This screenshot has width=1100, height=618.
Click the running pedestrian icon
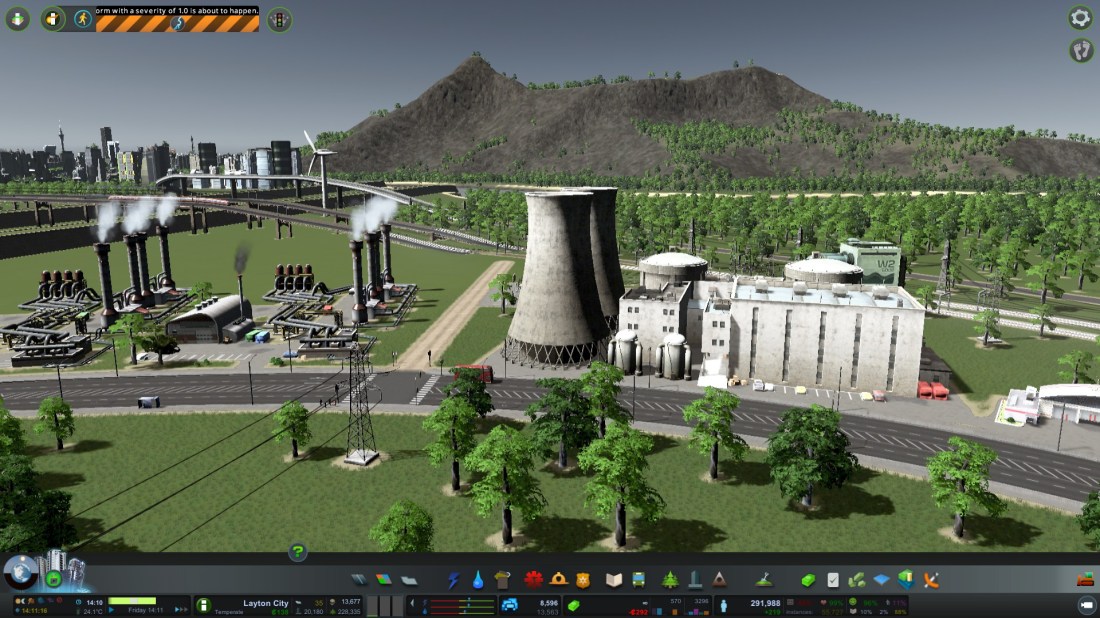tap(82, 18)
